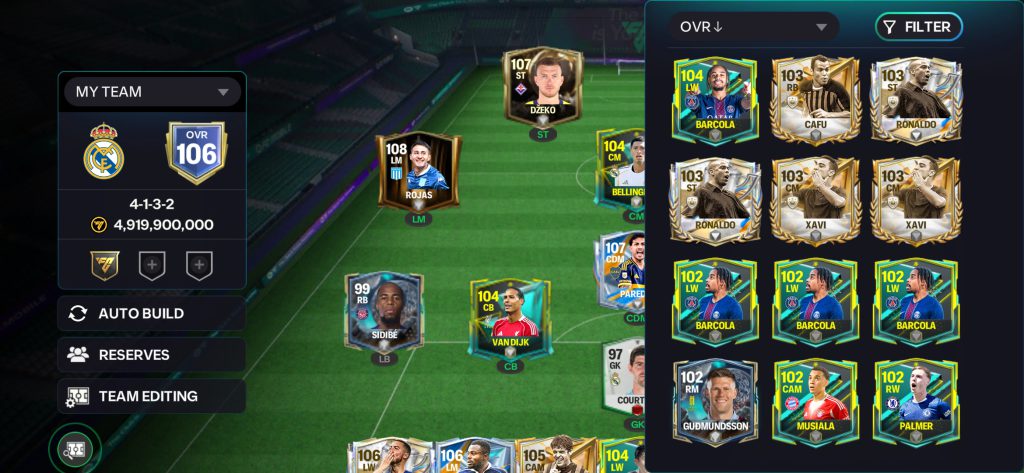Select the Musiala CAM card

click(815, 402)
